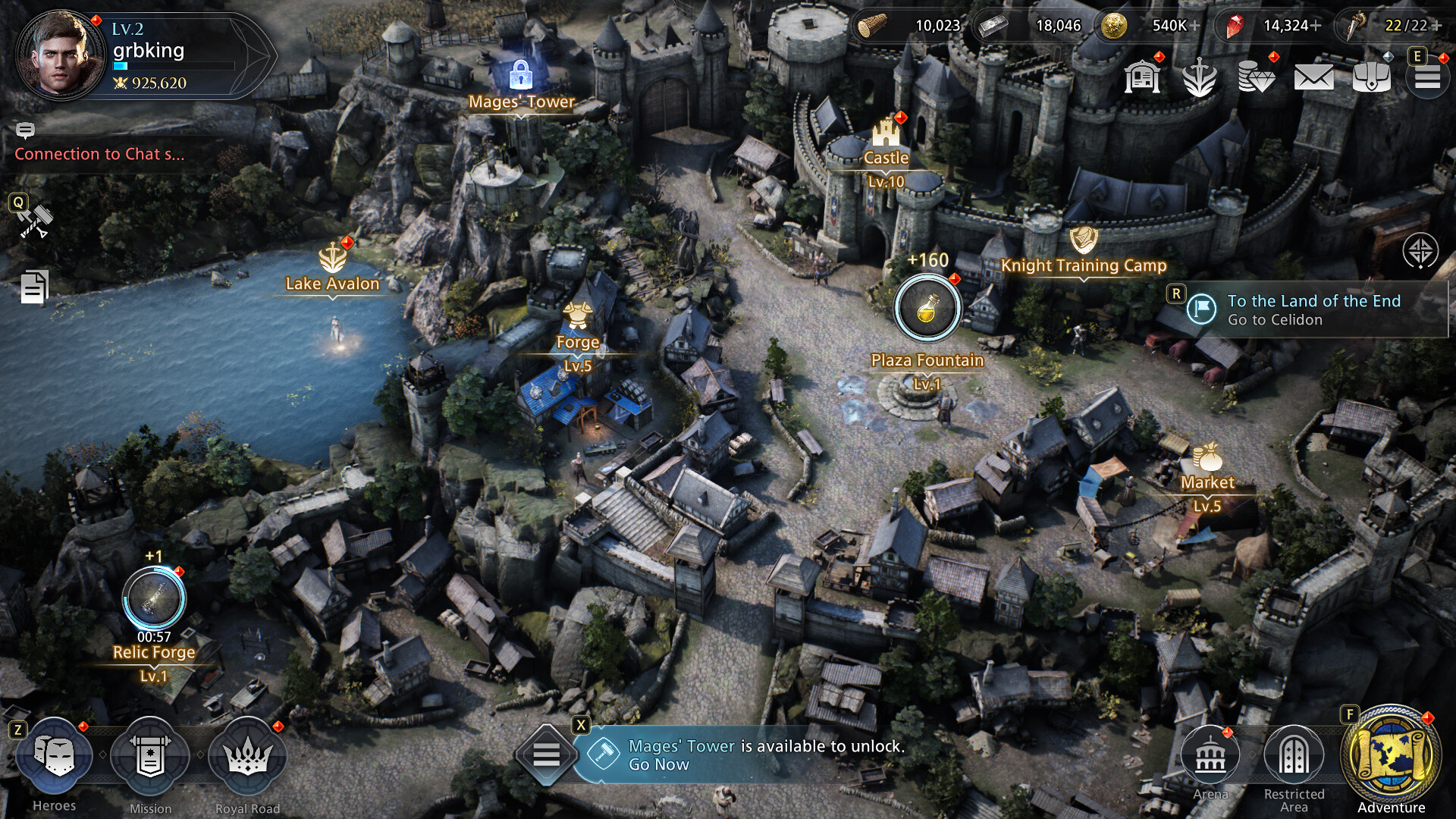The image size is (1456, 819).
Task: Collect the +160 potion at Plaza Fountain
Action: tap(927, 308)
